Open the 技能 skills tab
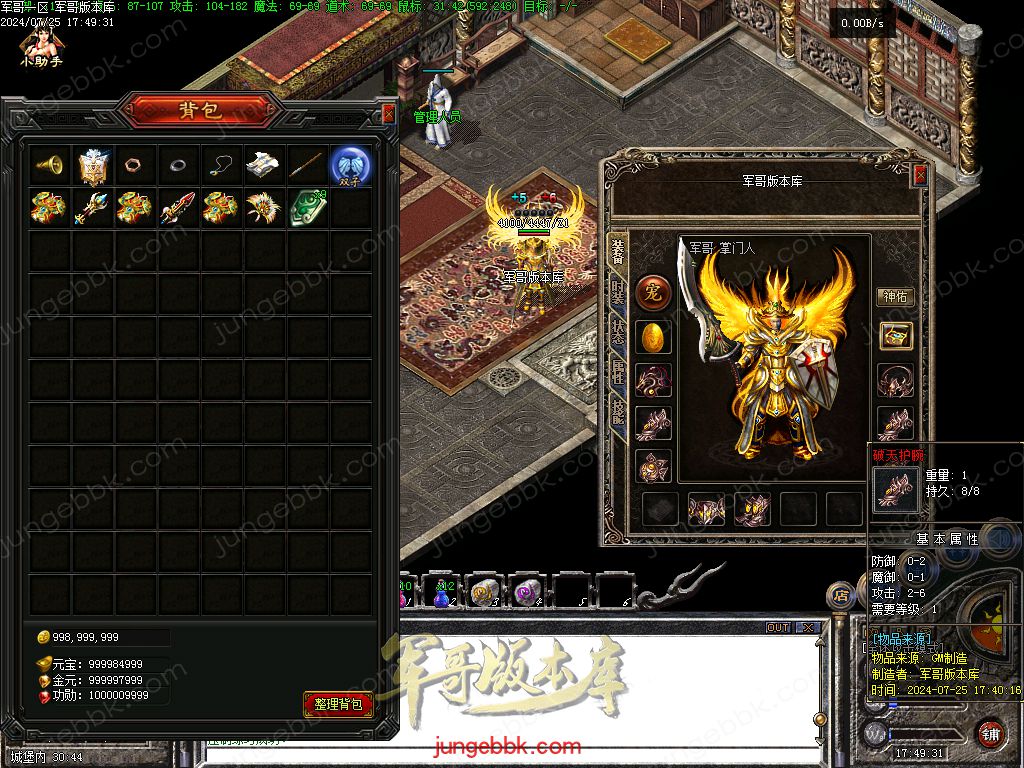The image size is (1024, 768). point(618,412)
